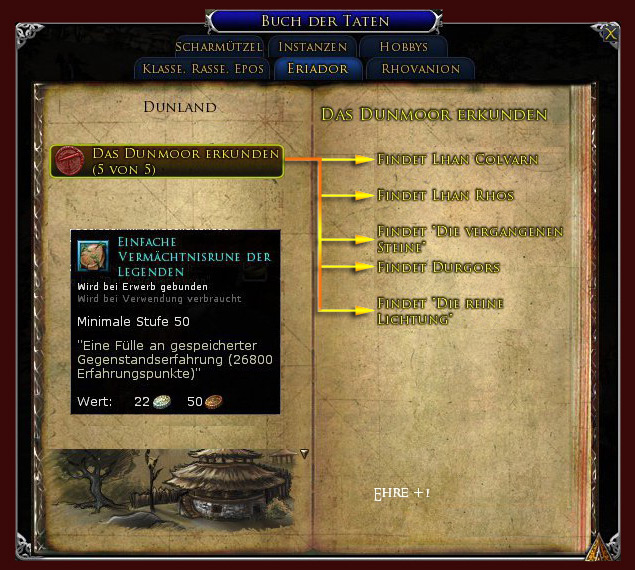Screen dimensions: 635x570
Task: Click the small down arrow above the hut illustration
Action: pyautogui.click(x=305, y=453)
